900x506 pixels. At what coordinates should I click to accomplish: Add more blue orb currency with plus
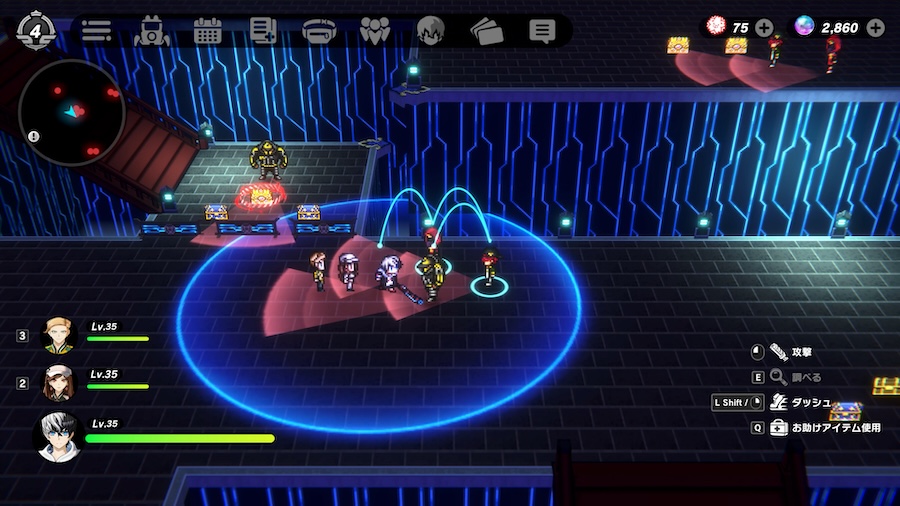(875, 27)
